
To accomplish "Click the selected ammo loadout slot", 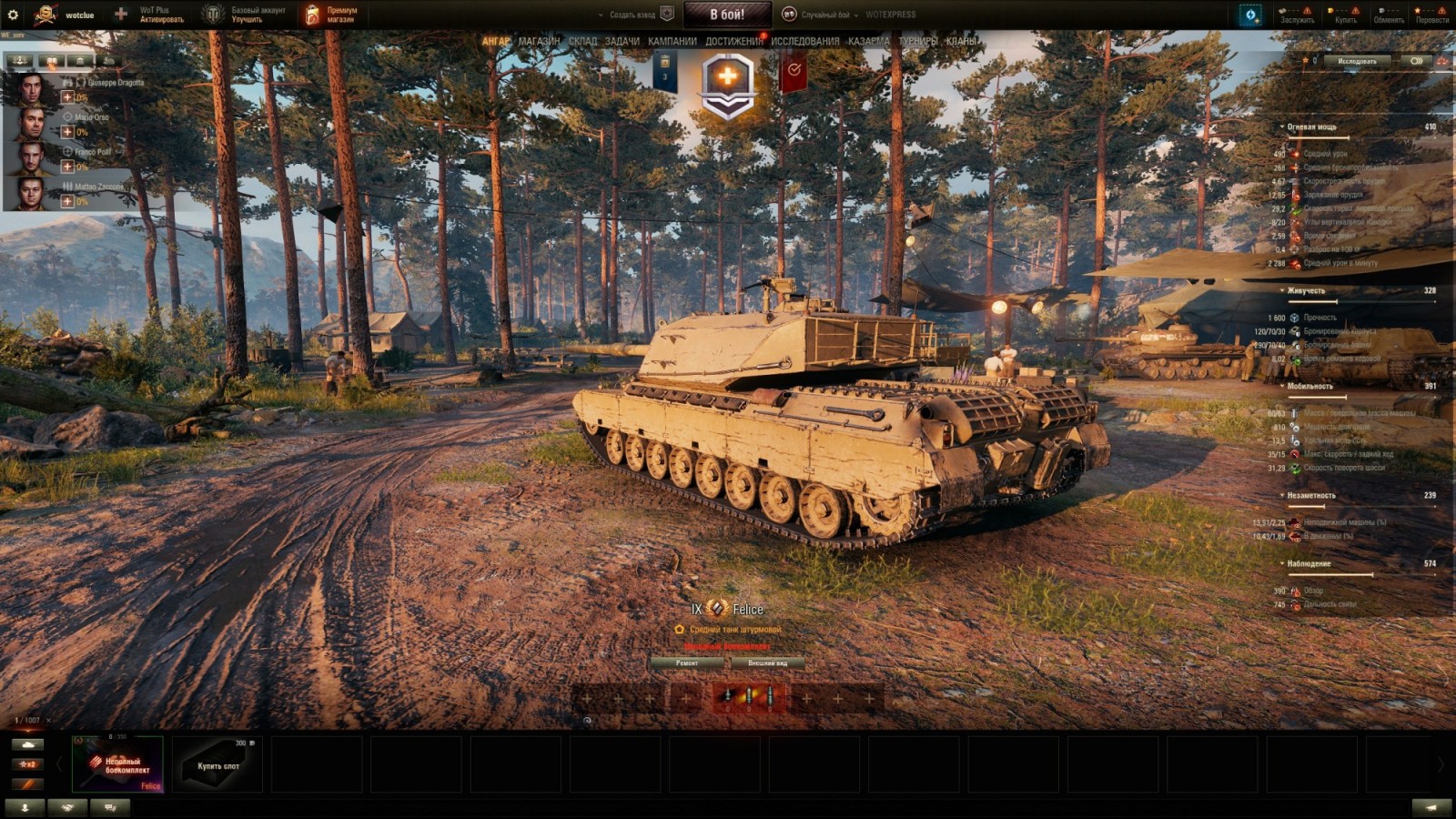I will click(x=748, y=696).
